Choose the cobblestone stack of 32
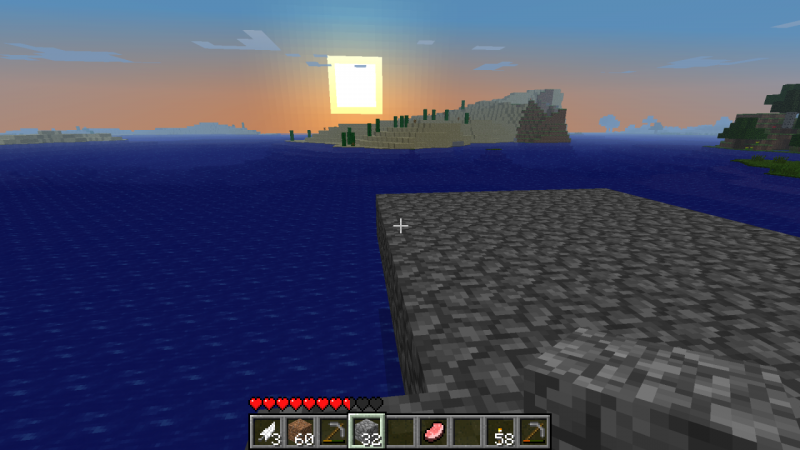The width and height of the screenshot is (800, 450). [x=366, y=431]
